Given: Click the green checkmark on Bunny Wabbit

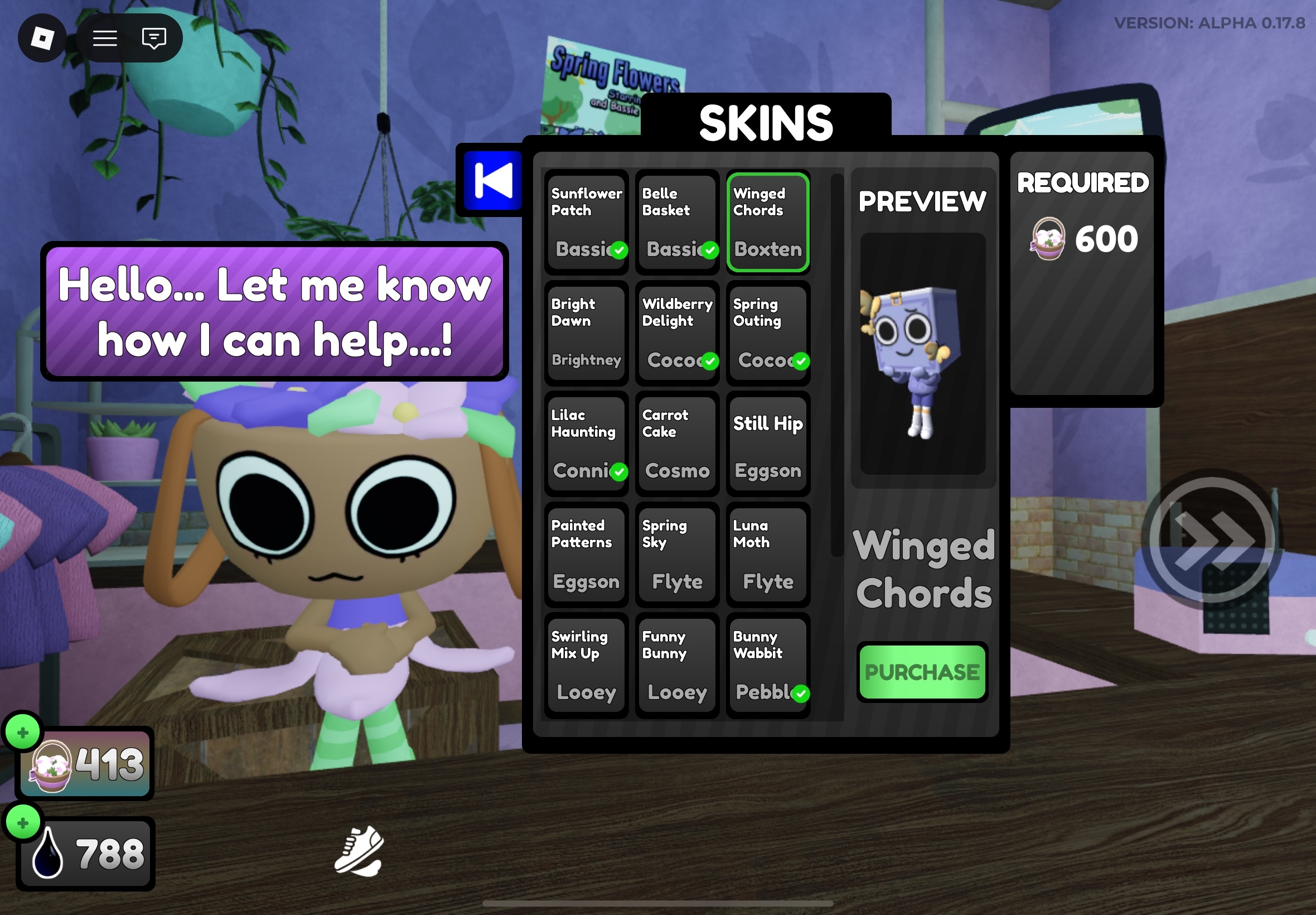Looking at the screenshot, I should pos(800,693).
